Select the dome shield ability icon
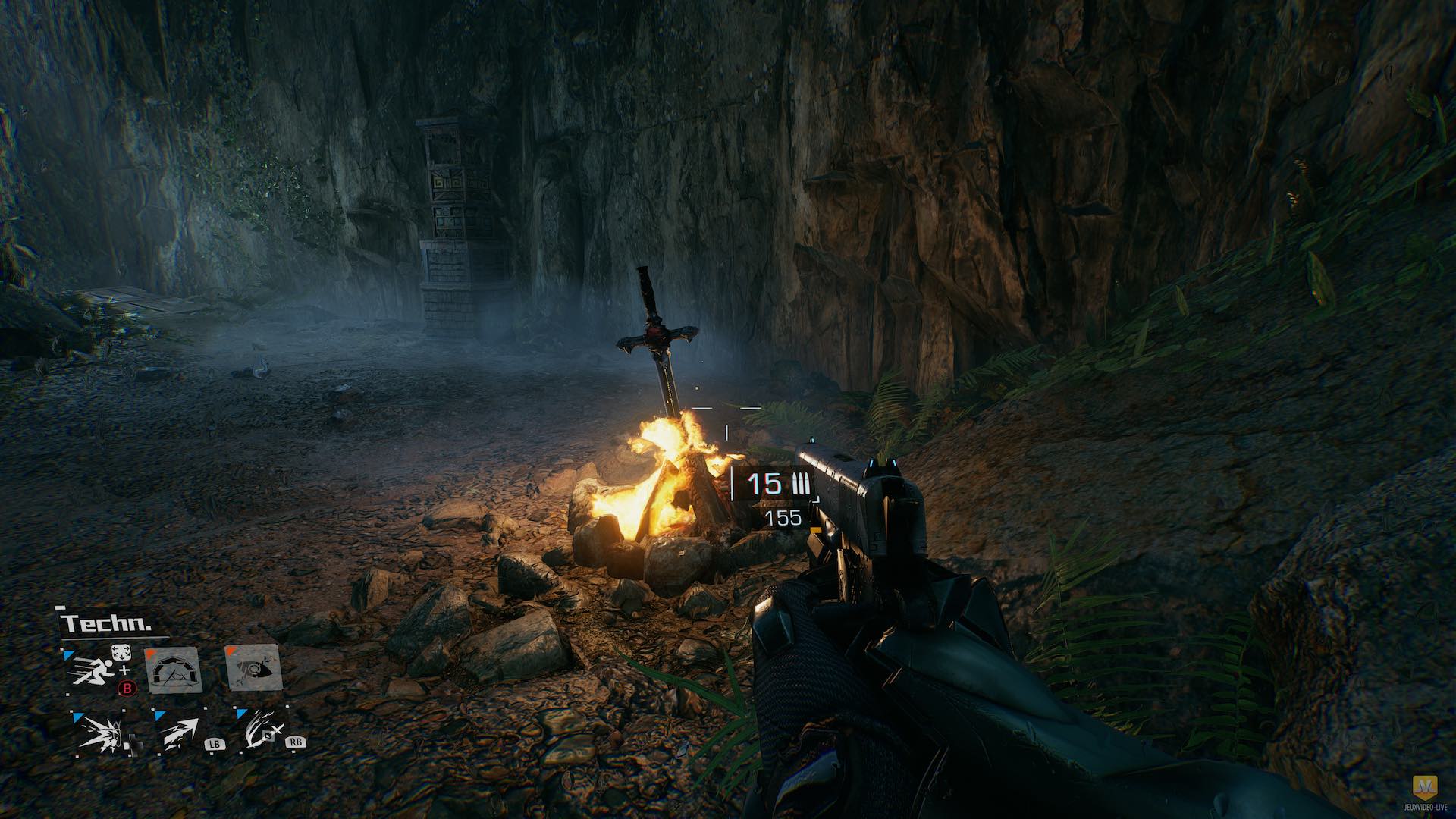Image resolution: width=1456 pixels, height=819 pixels. pyautogui.click(x=173, y=669)
